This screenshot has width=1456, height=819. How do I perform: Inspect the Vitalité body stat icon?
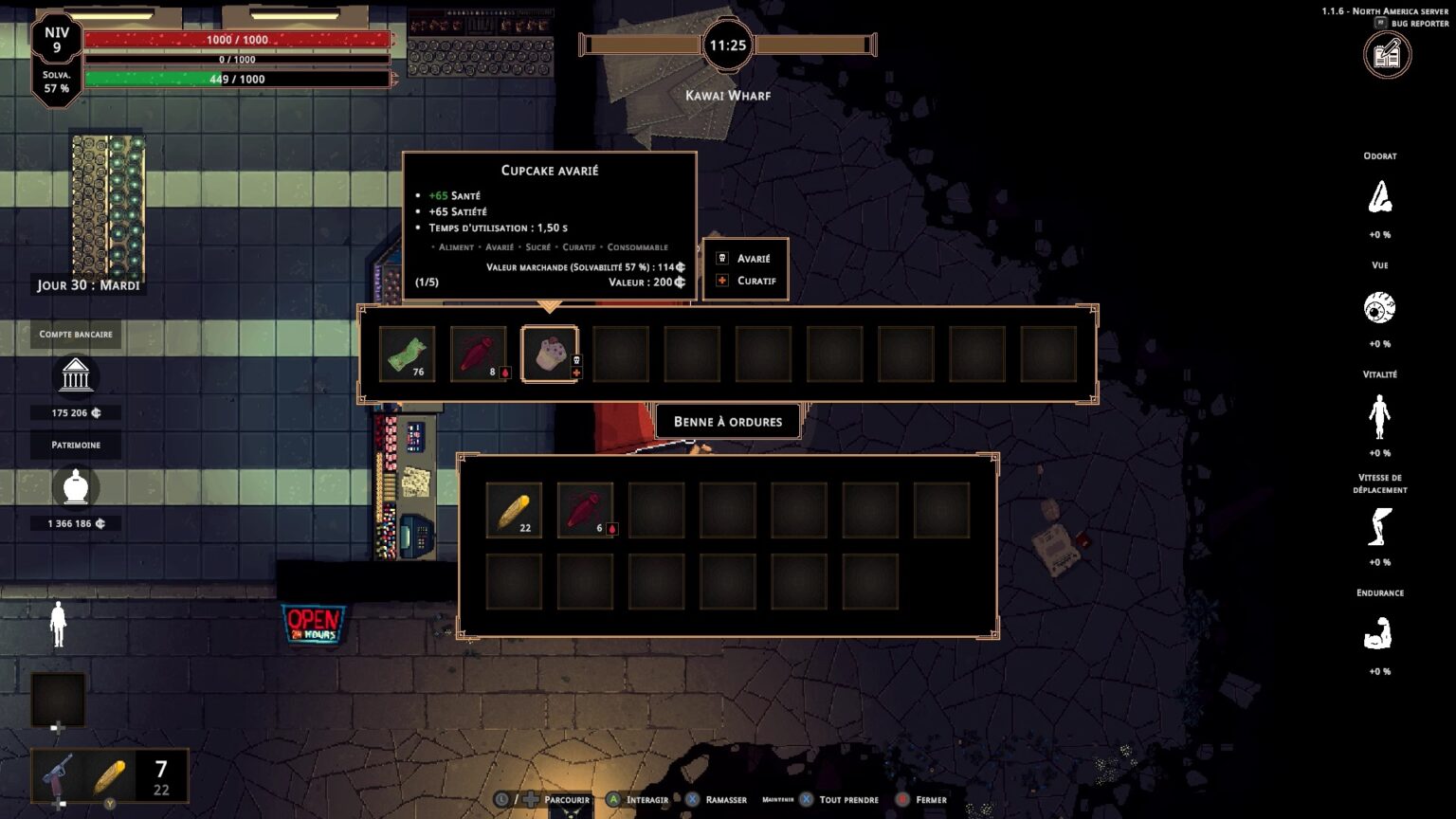click(1379, 416)
